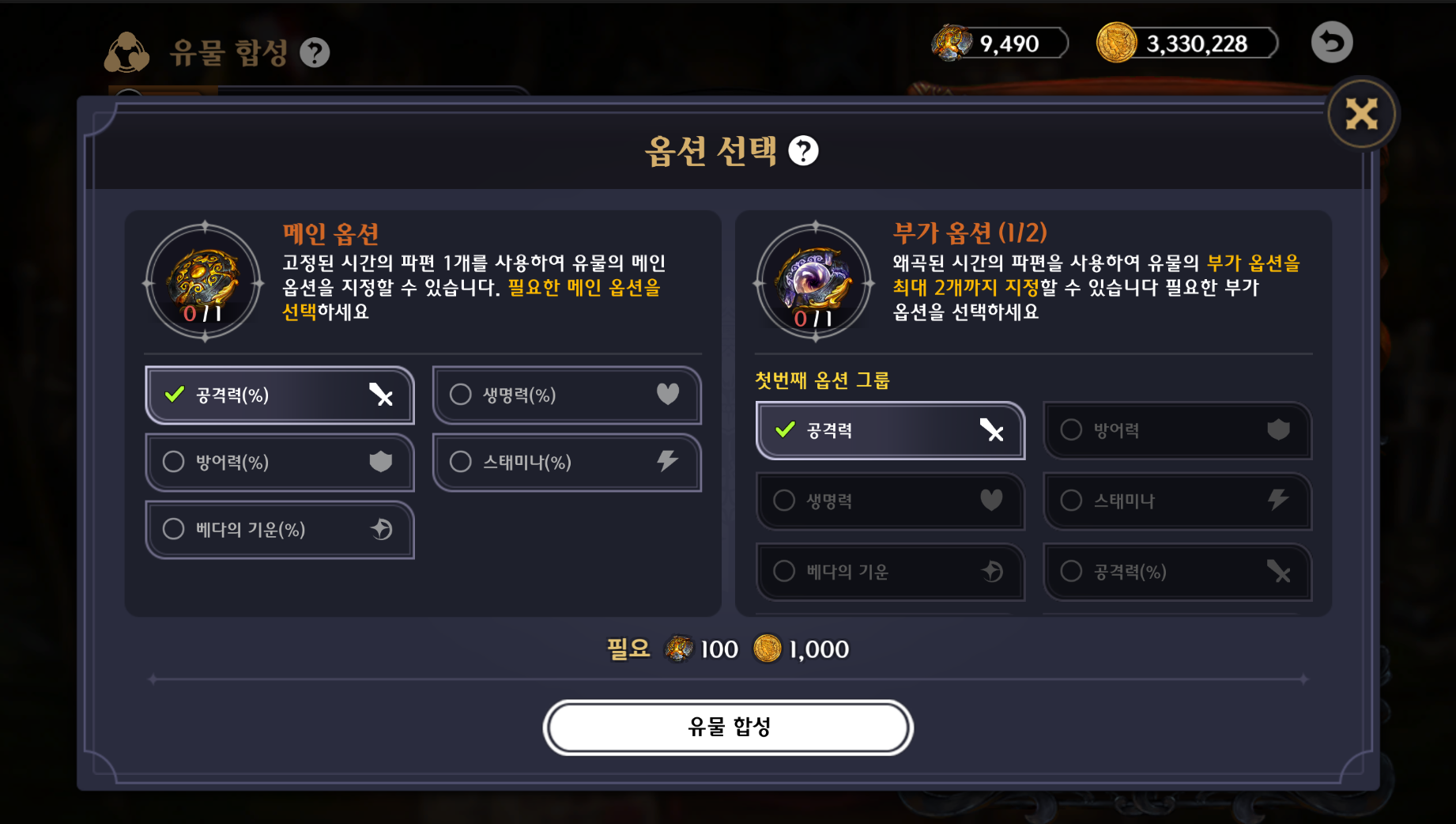Choose main option 베다의 기운(%)

coord(279,529)
